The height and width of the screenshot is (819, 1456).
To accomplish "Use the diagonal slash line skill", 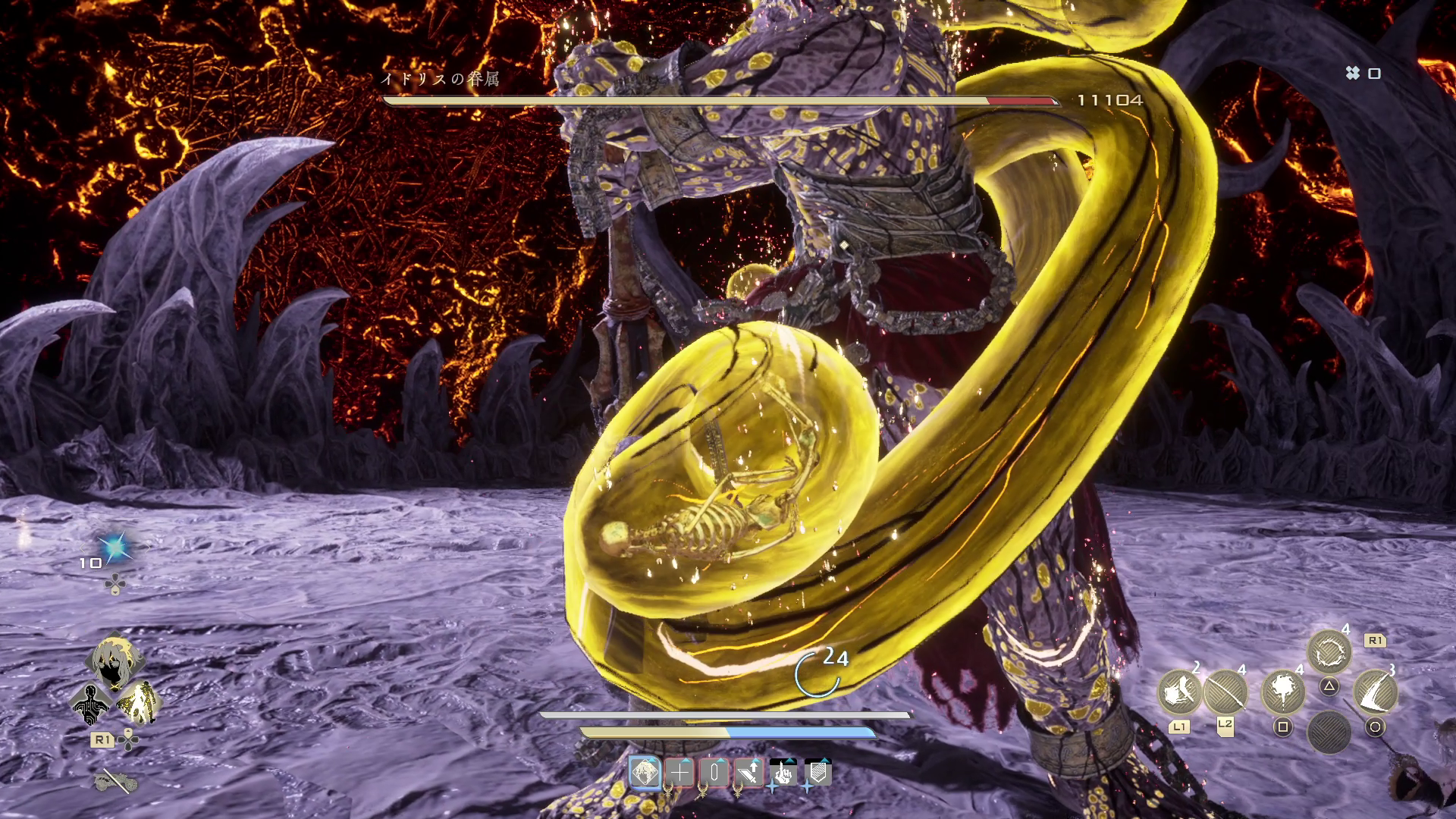I will (x=1225, y=692).
